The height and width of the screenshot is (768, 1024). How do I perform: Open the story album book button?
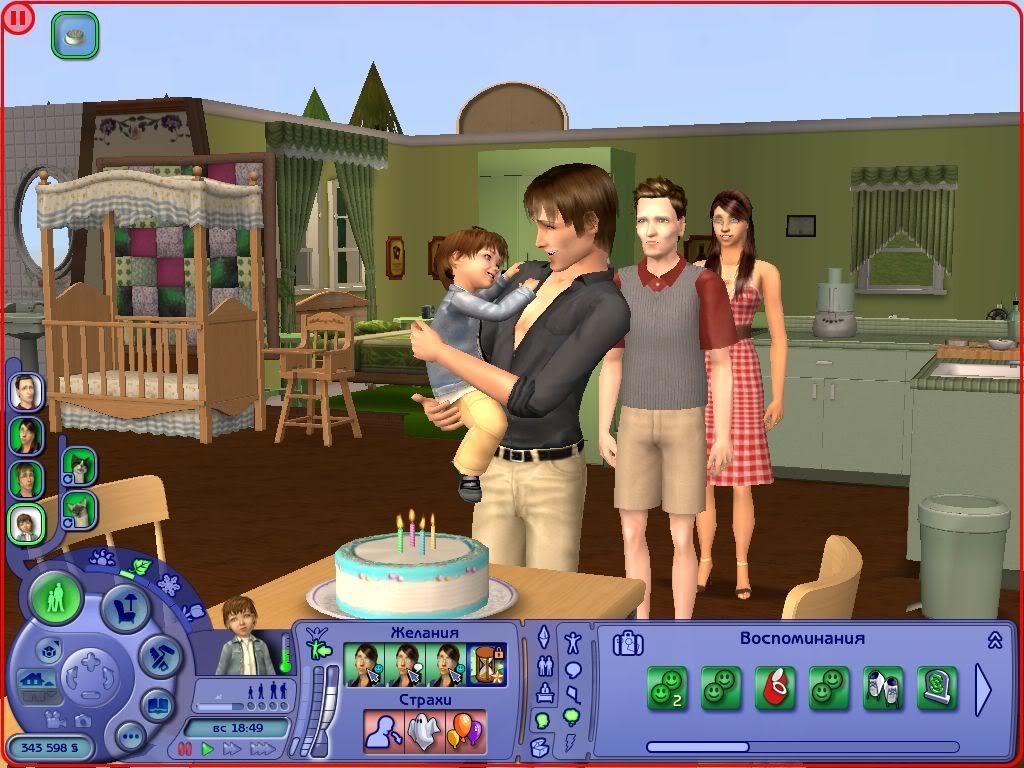157,705
